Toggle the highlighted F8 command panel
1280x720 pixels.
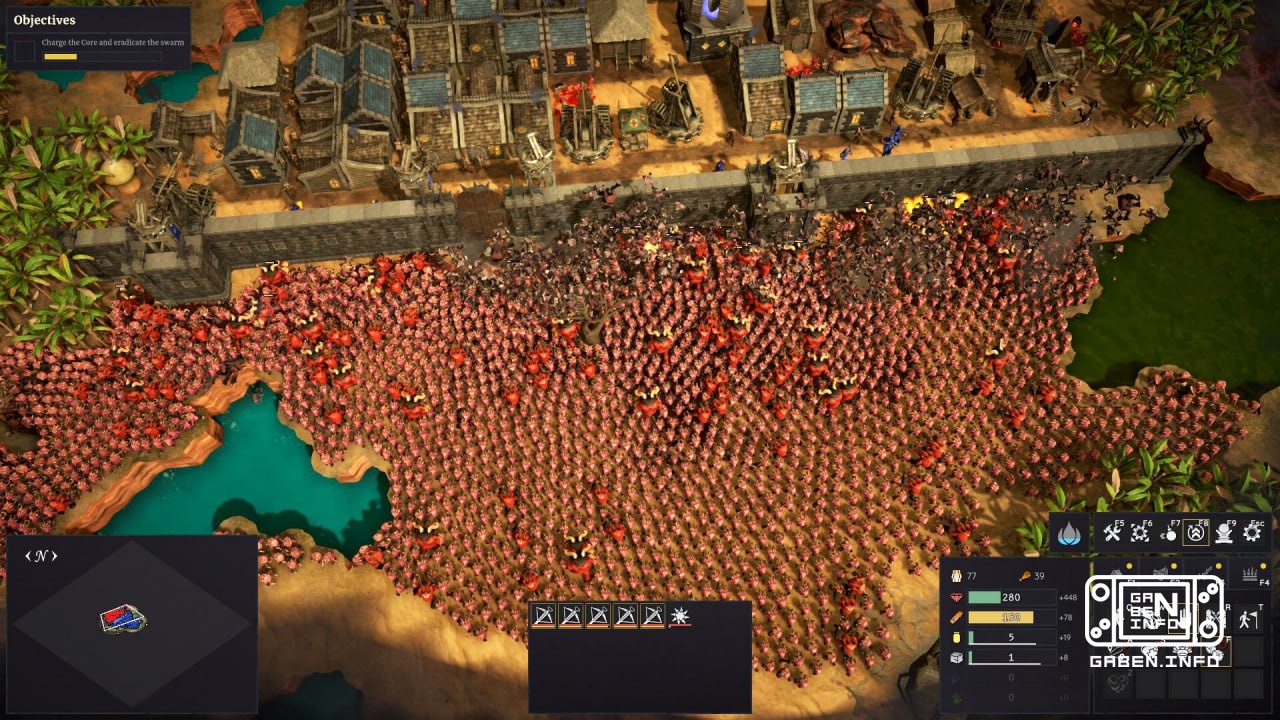click(1194, 532)
